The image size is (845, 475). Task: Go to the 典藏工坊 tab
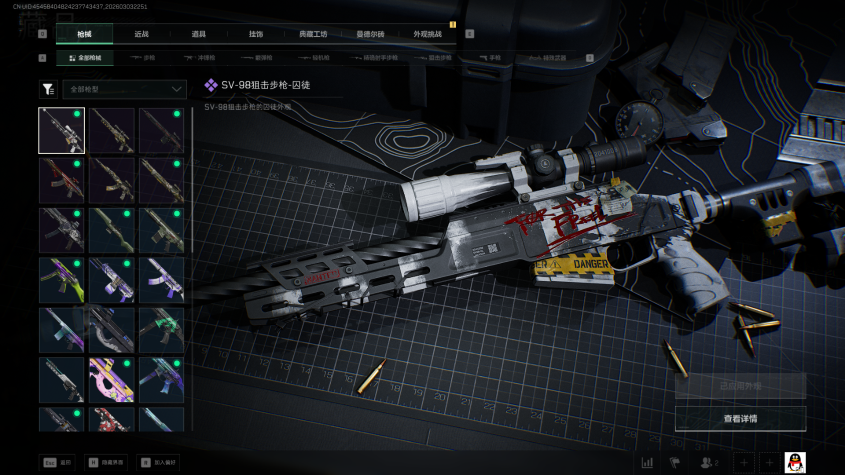pos(312,34)
